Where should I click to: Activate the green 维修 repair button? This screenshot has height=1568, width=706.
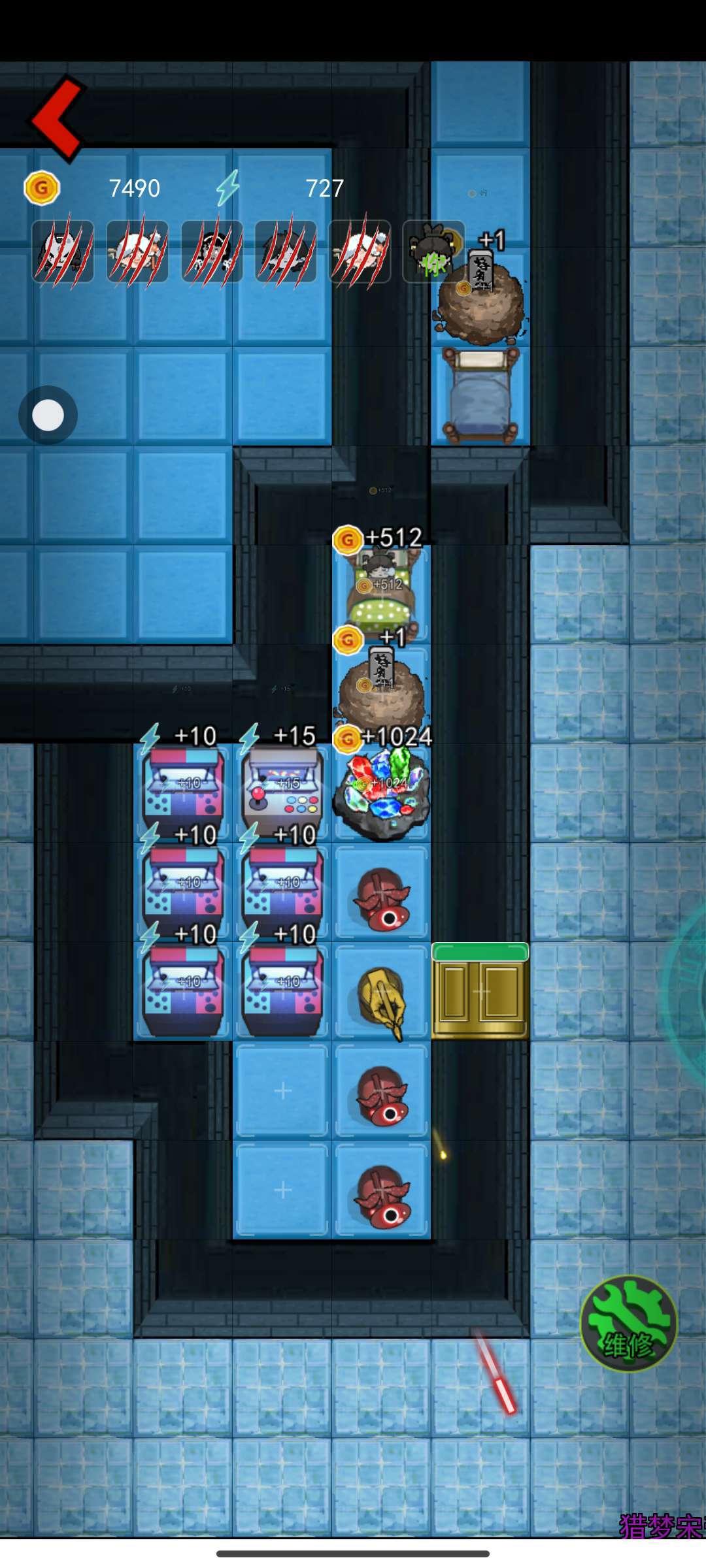(x=628, y=1323)
